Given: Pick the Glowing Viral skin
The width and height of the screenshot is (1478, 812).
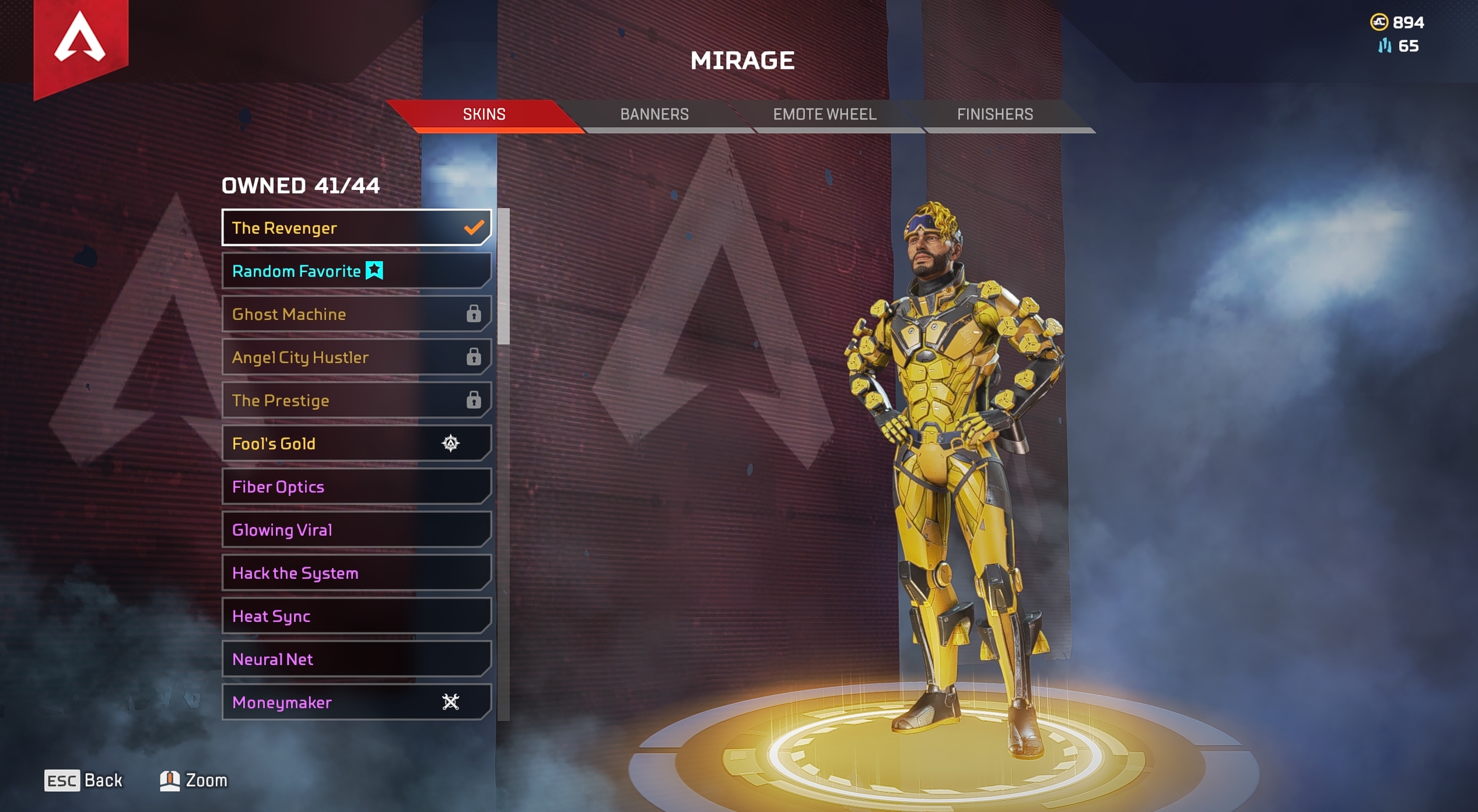Looking at the screenshot, I should pyautogui.click(x=356, y=530).
